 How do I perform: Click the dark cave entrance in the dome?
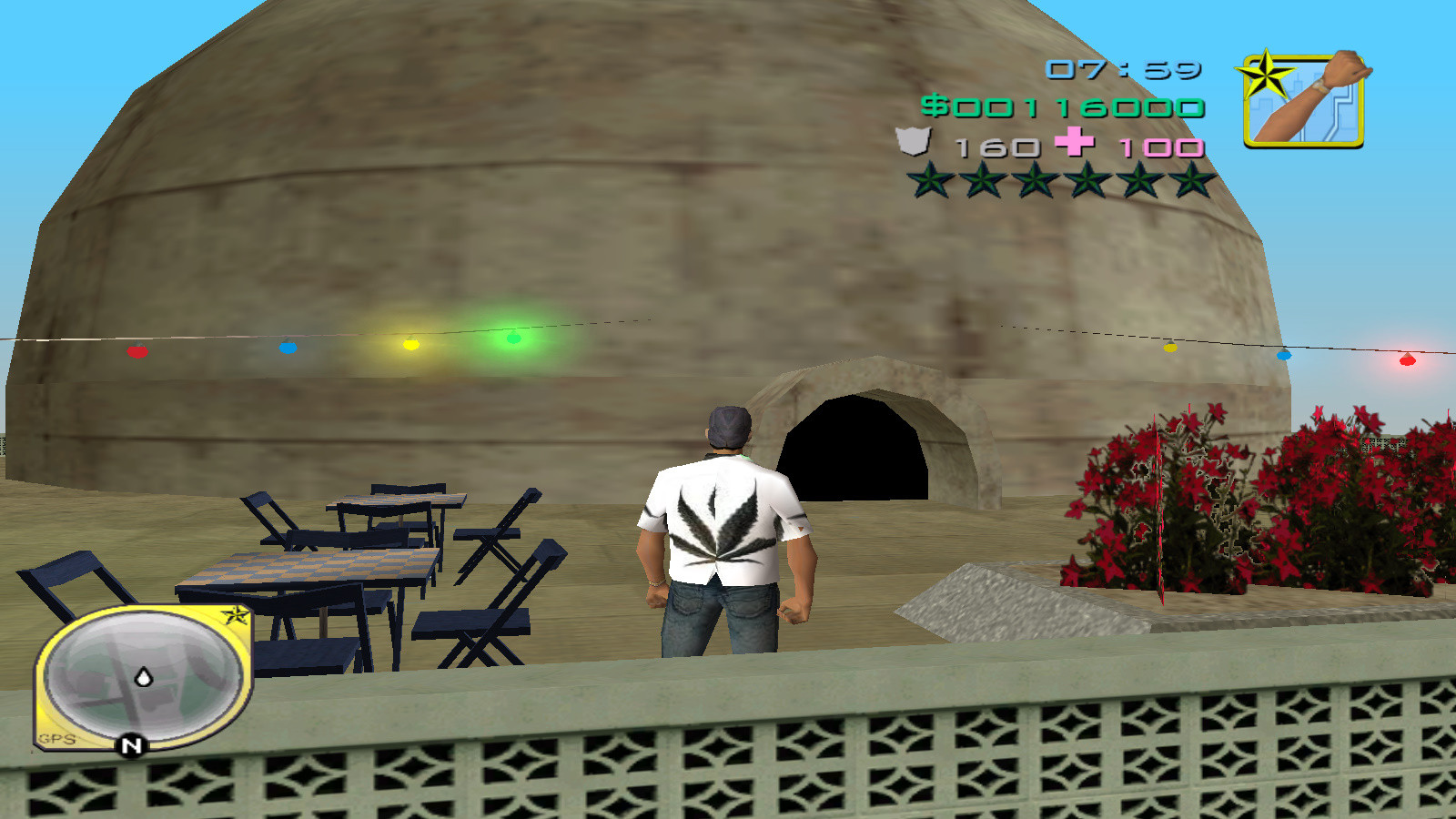pos(855,446)
